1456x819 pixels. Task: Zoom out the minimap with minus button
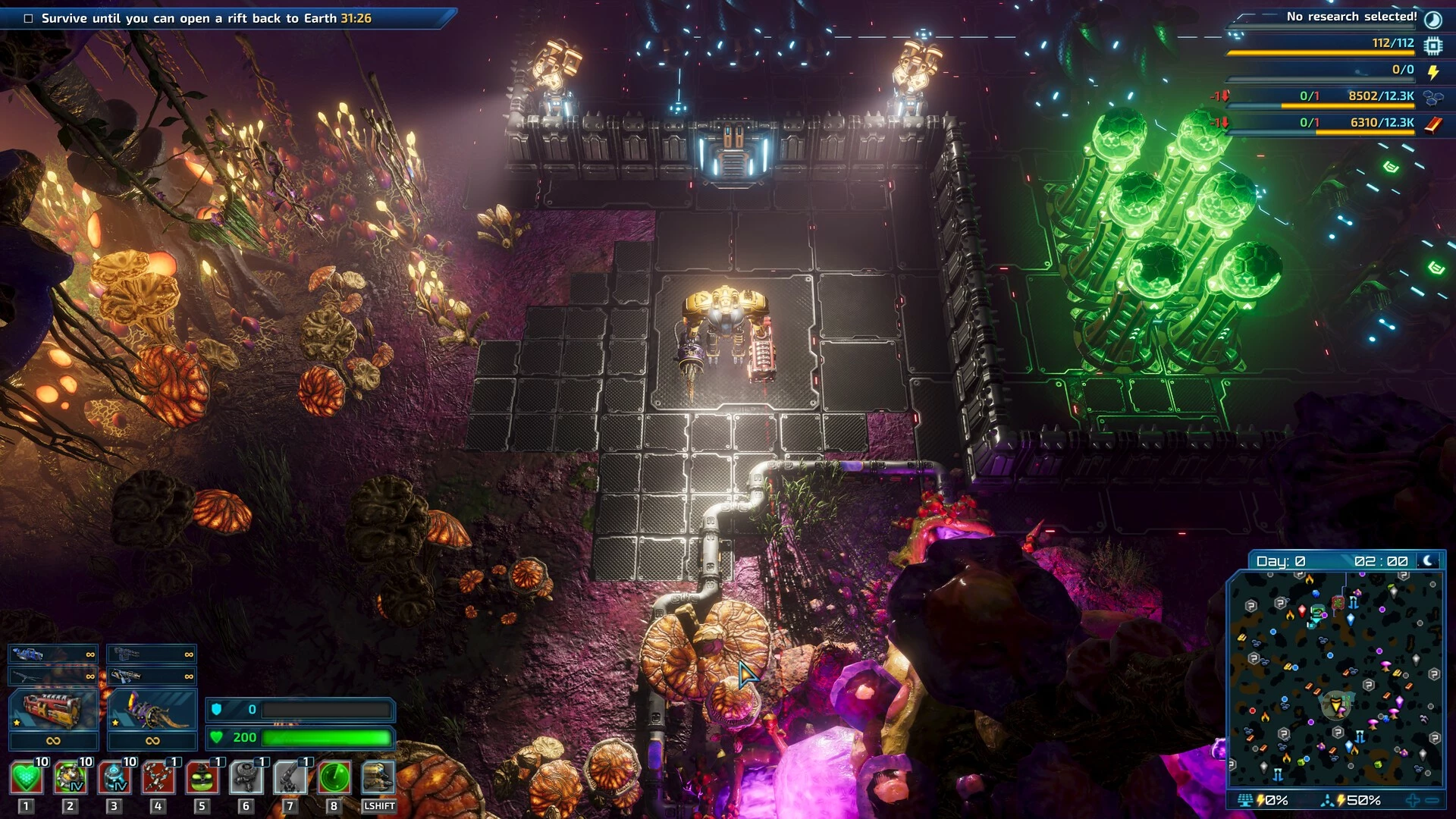pos(1432,800)
